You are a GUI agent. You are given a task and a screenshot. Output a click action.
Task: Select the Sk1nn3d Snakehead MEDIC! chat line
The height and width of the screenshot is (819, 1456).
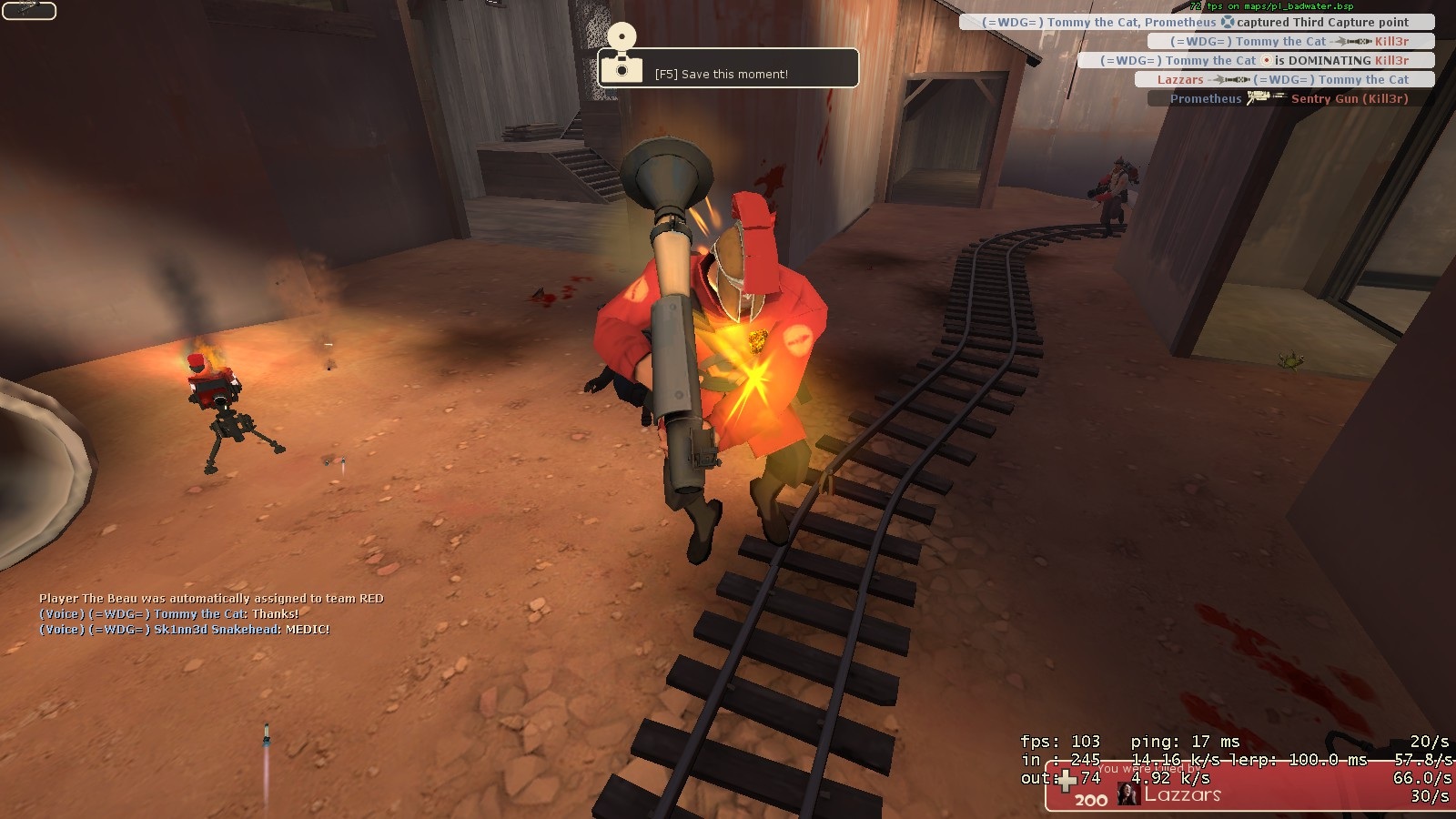(185, 630)
